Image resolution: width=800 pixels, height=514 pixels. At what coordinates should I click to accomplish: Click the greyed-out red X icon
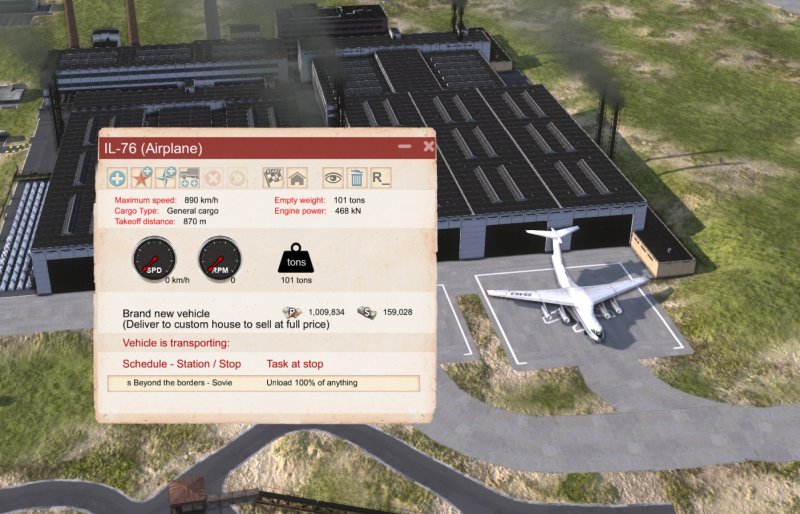point(213,179)
